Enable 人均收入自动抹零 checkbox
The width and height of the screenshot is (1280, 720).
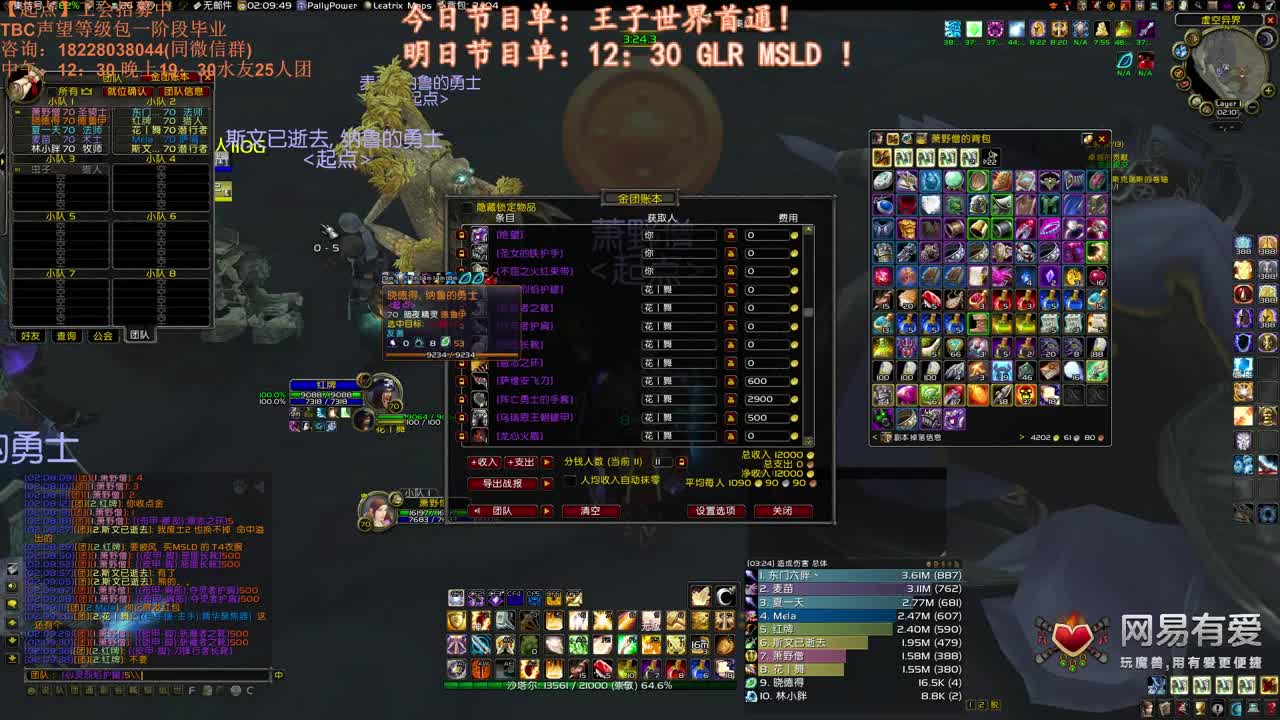pos(570,483)
